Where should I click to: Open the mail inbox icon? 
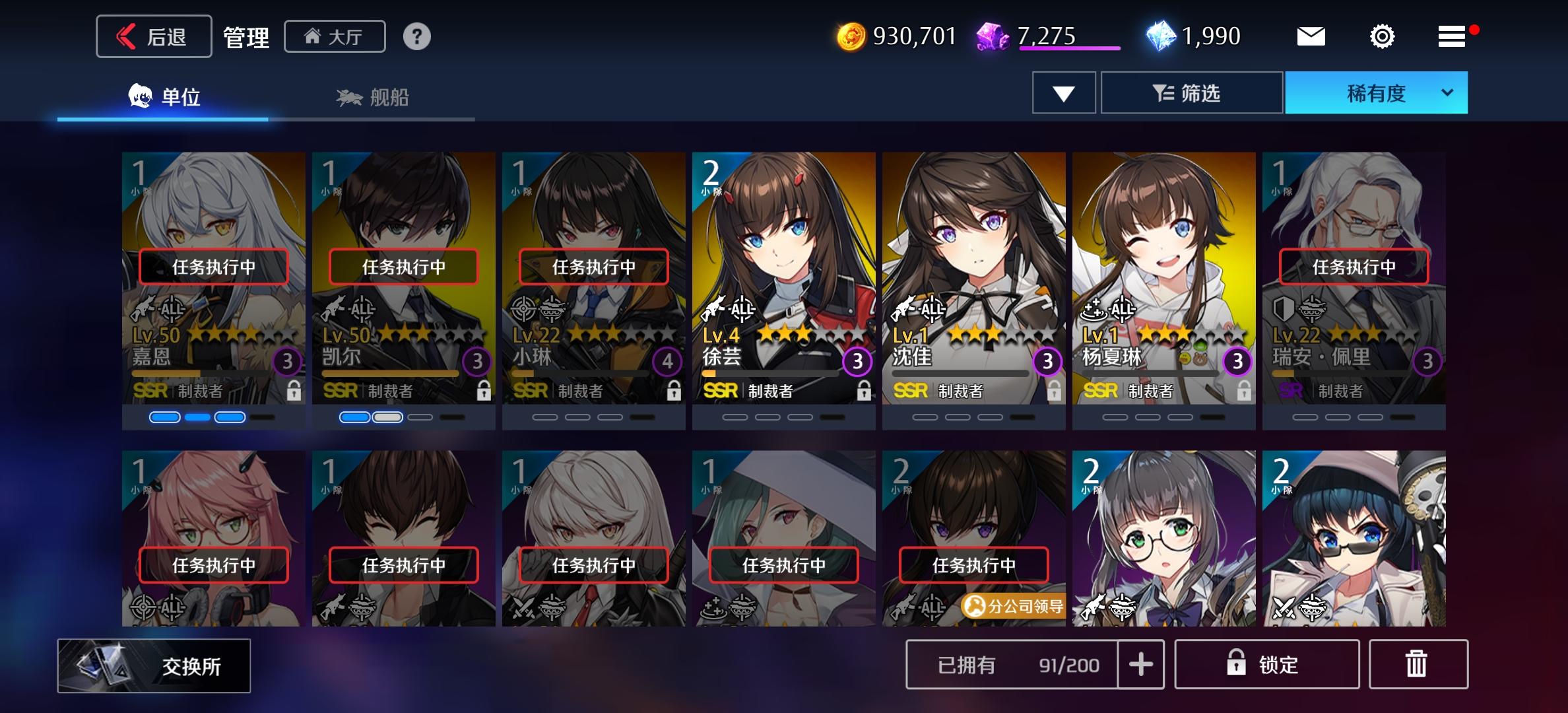click(x=1311, y=36)
